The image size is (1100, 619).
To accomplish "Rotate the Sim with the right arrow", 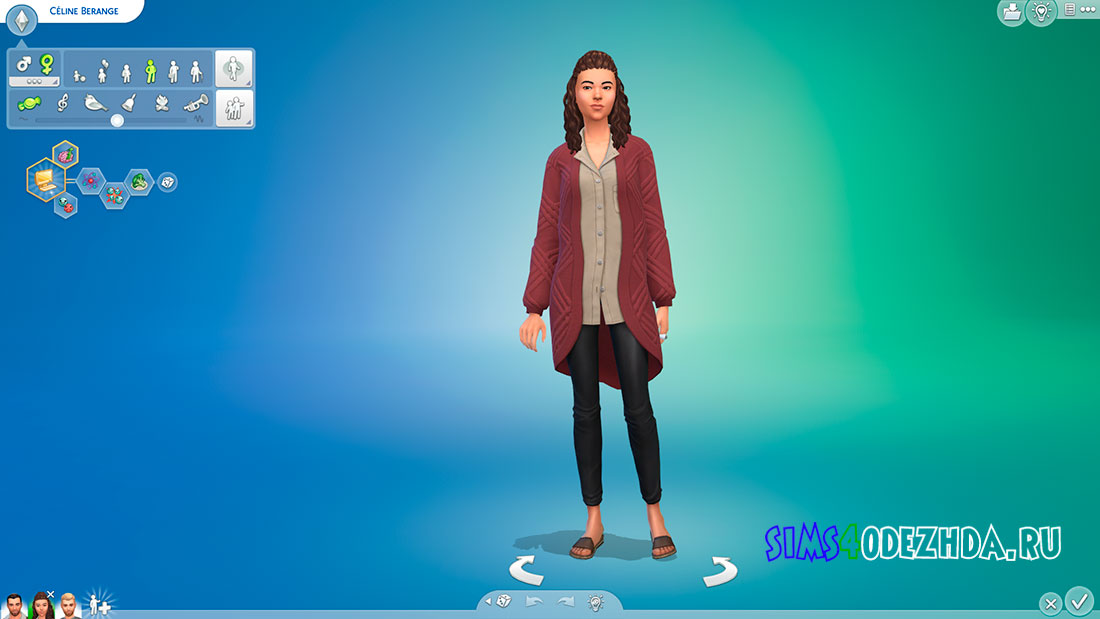I will (719, 571).
